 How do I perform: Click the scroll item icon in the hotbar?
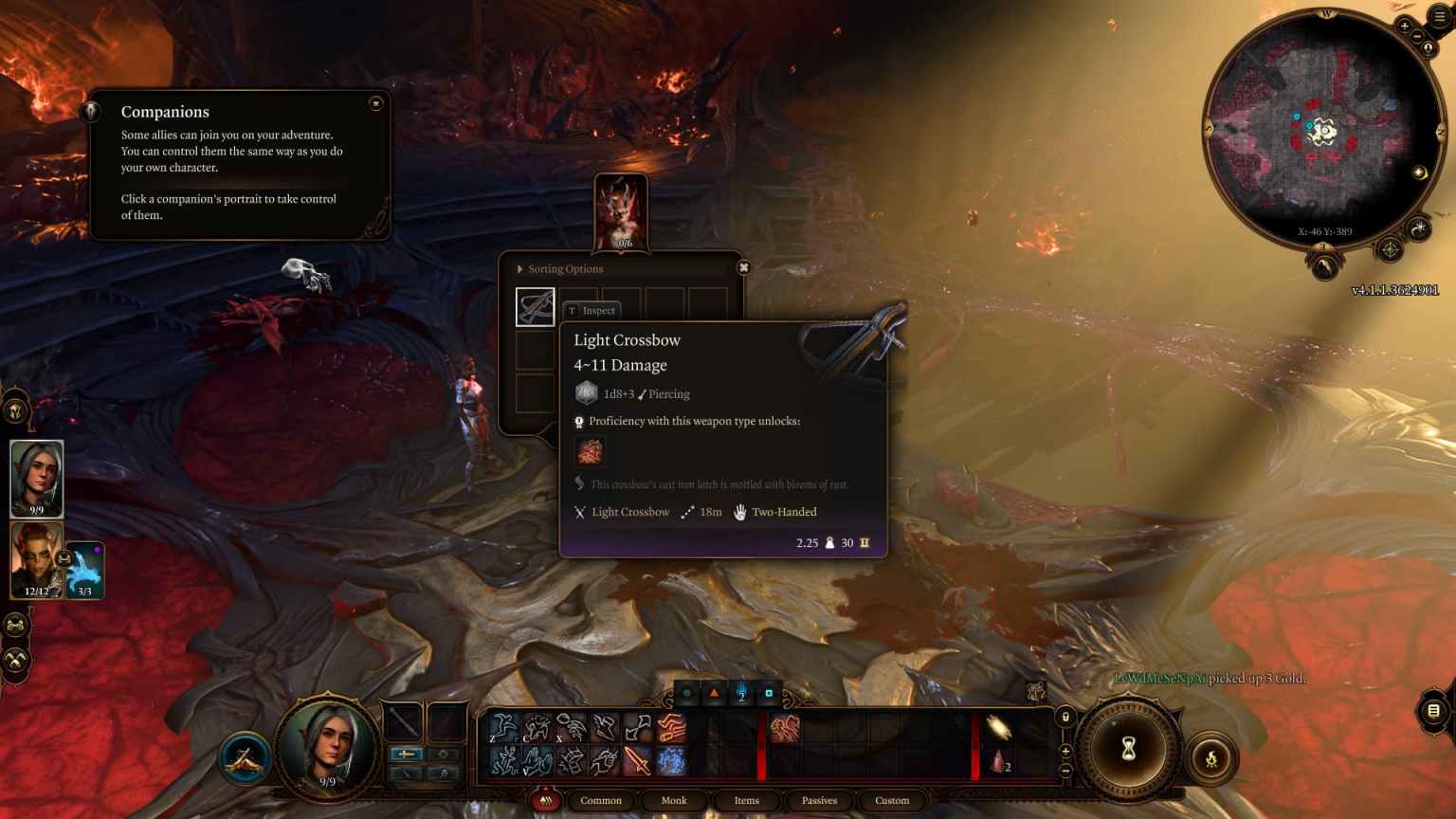(x=998, y=730)
